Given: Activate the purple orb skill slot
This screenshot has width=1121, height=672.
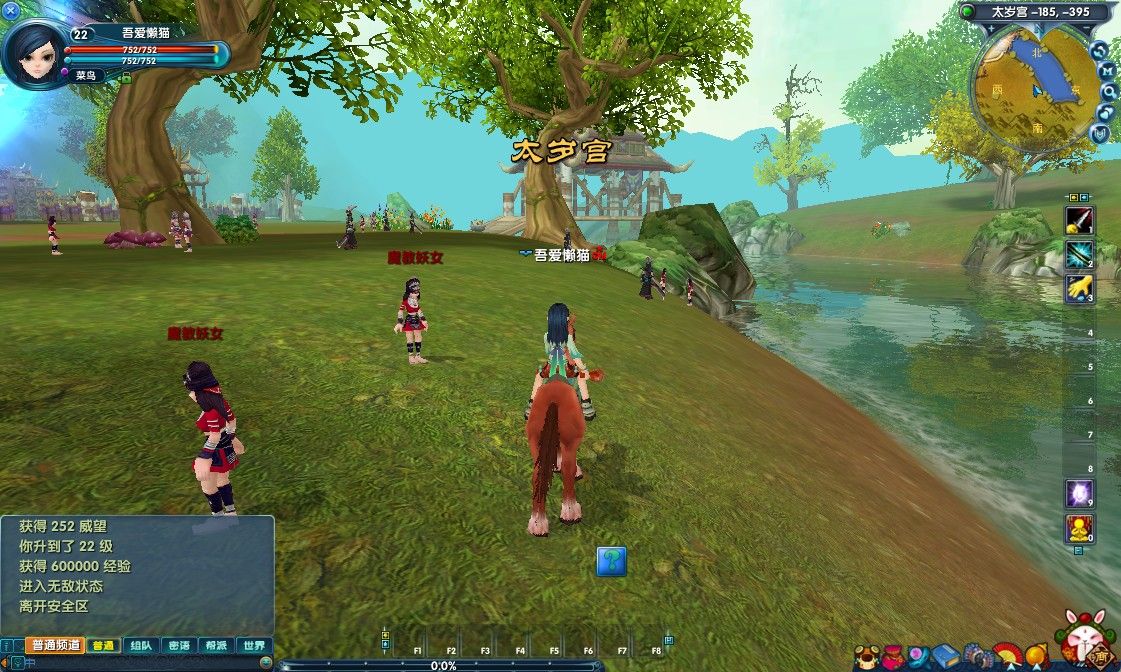Looking at the screenshot, I should pyautogui.click(x=1080, y=493).
